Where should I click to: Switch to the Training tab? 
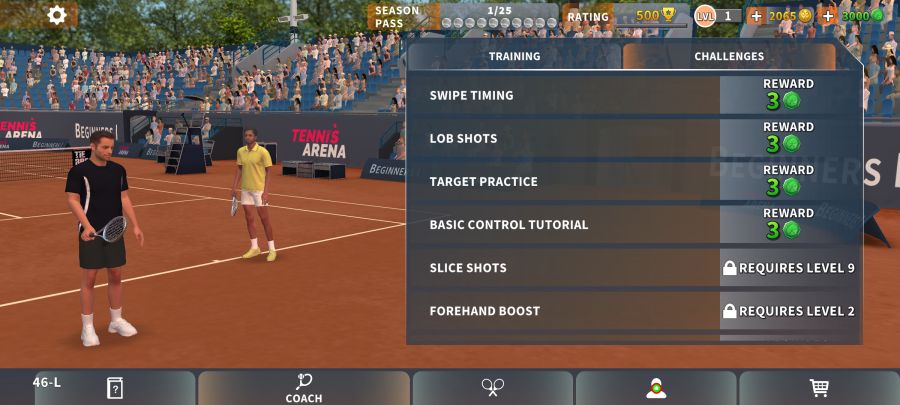point(514,57)
